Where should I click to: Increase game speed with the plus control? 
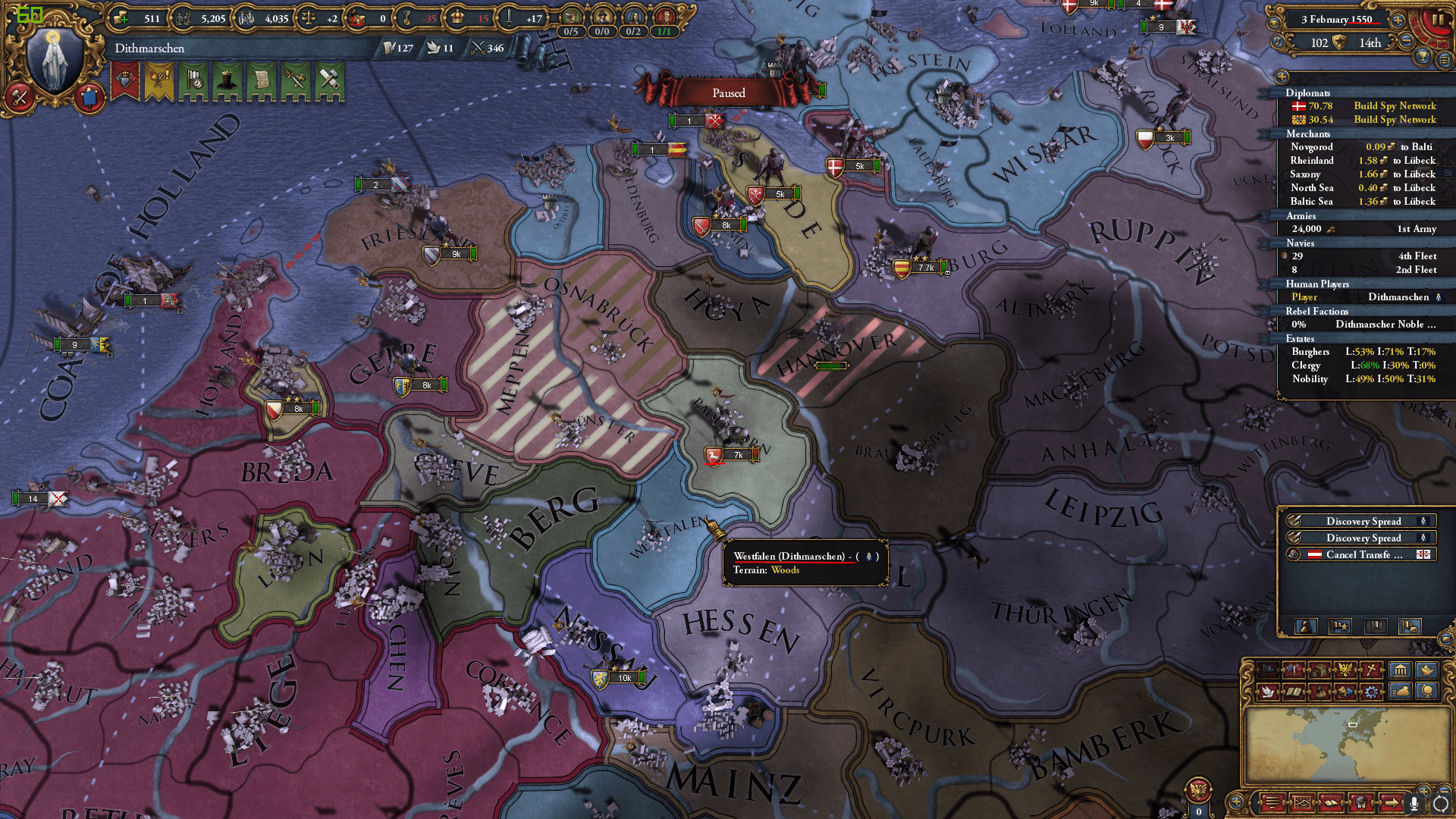point(1398,20)
